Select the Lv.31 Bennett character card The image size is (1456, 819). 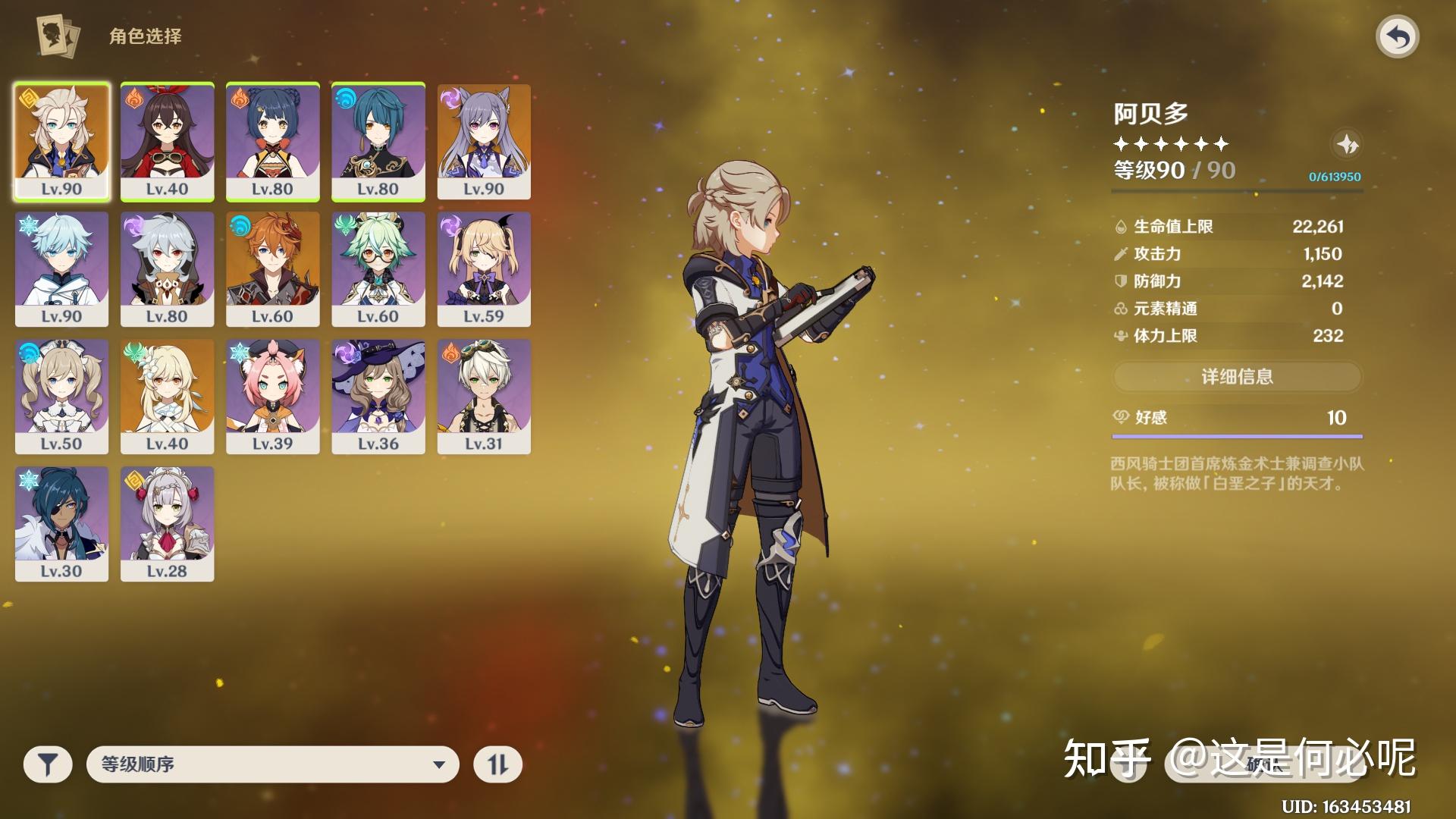(484, 397)
